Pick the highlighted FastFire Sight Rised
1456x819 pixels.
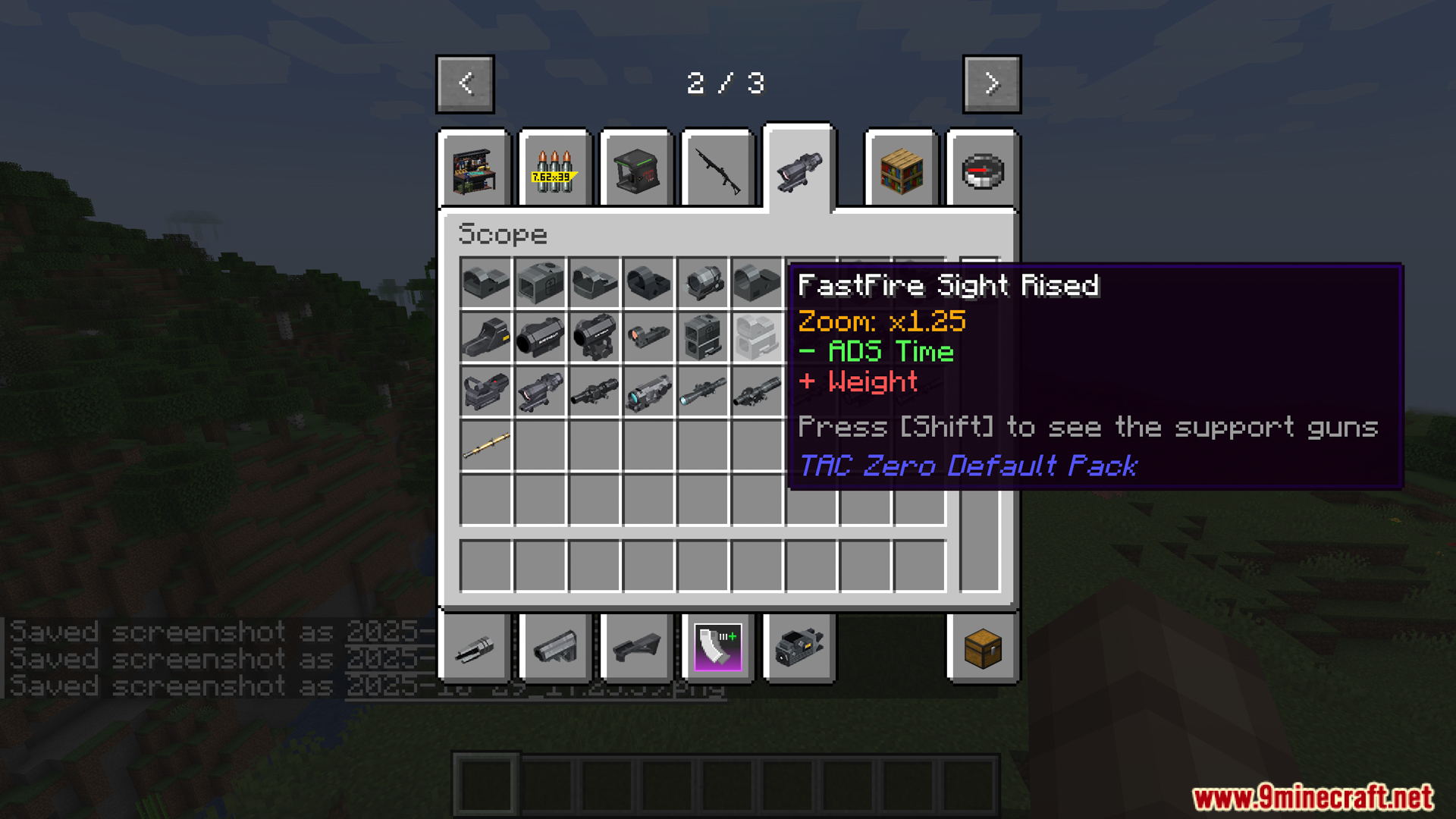[757, 337]
